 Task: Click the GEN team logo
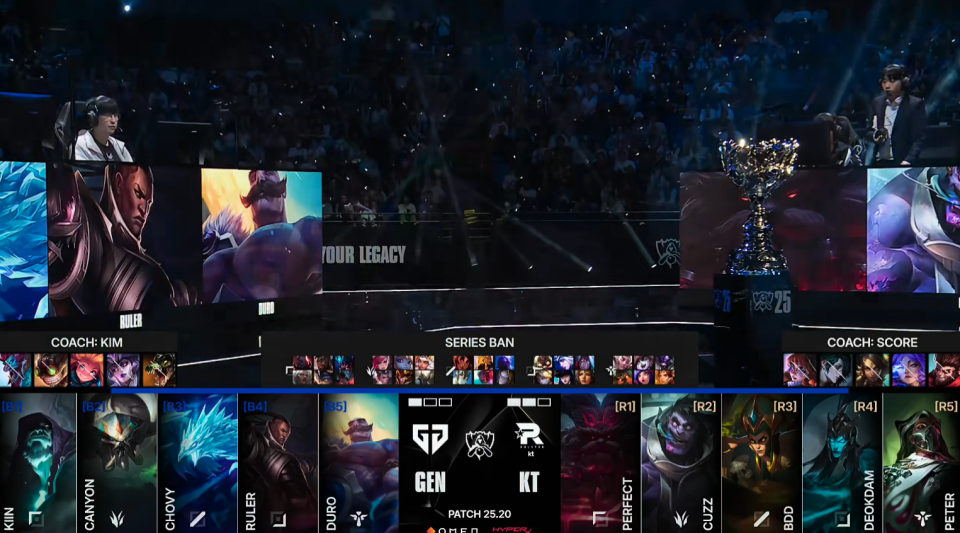click(430, 438)
